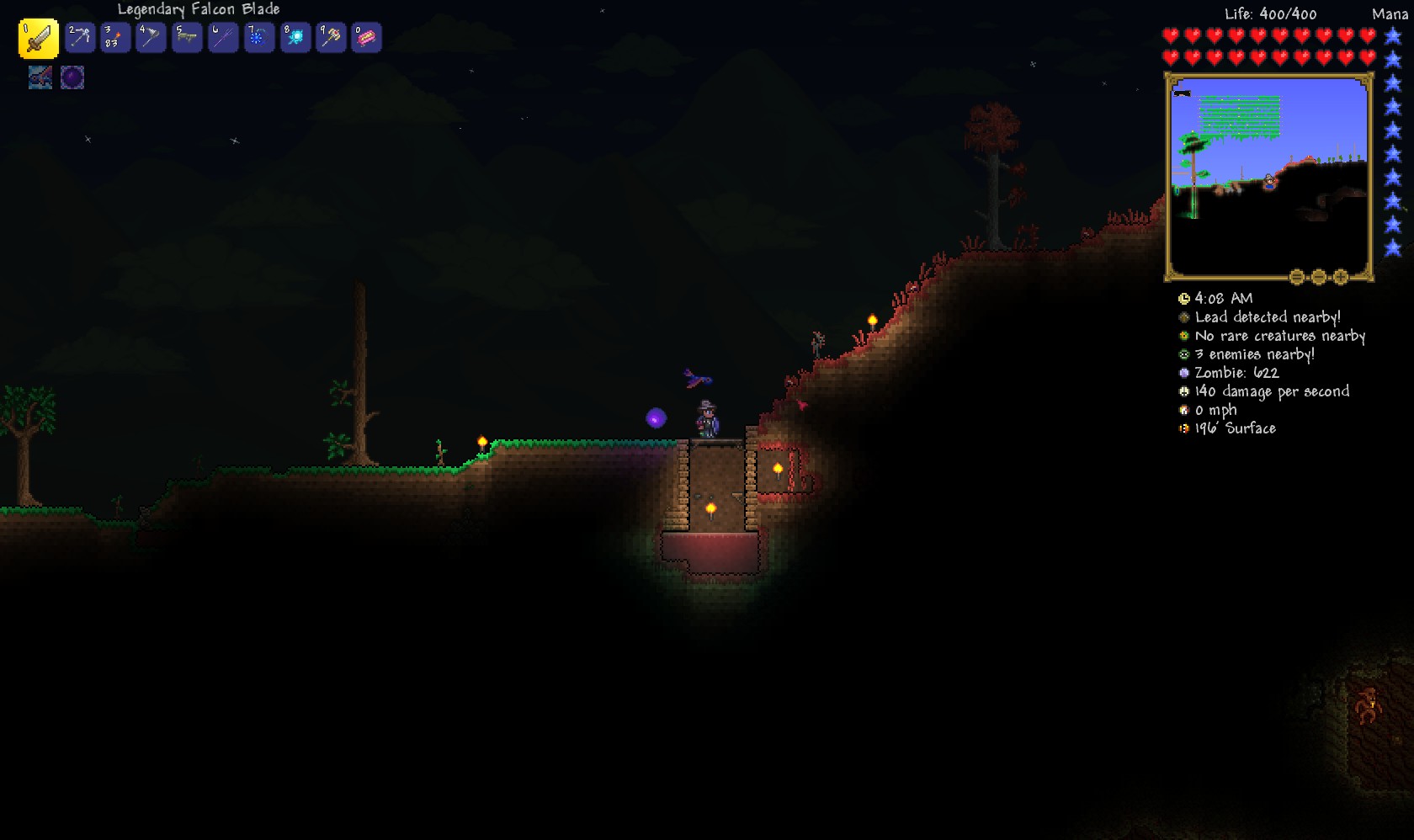1414x840 pixels.
Task: Choose the torch stack of 83
Action: click(115, 37)
